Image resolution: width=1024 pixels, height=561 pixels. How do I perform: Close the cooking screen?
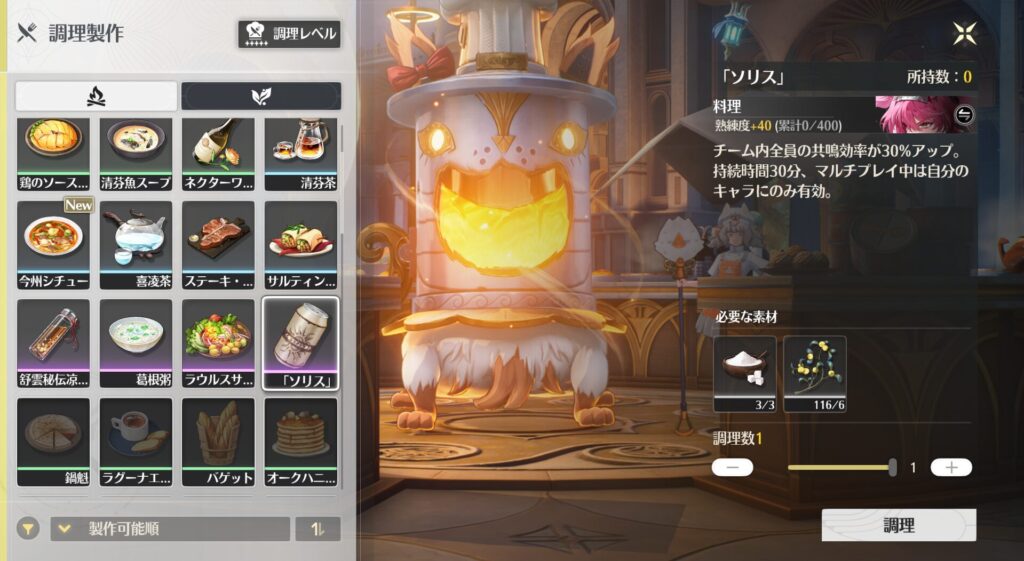click(965, 33)
